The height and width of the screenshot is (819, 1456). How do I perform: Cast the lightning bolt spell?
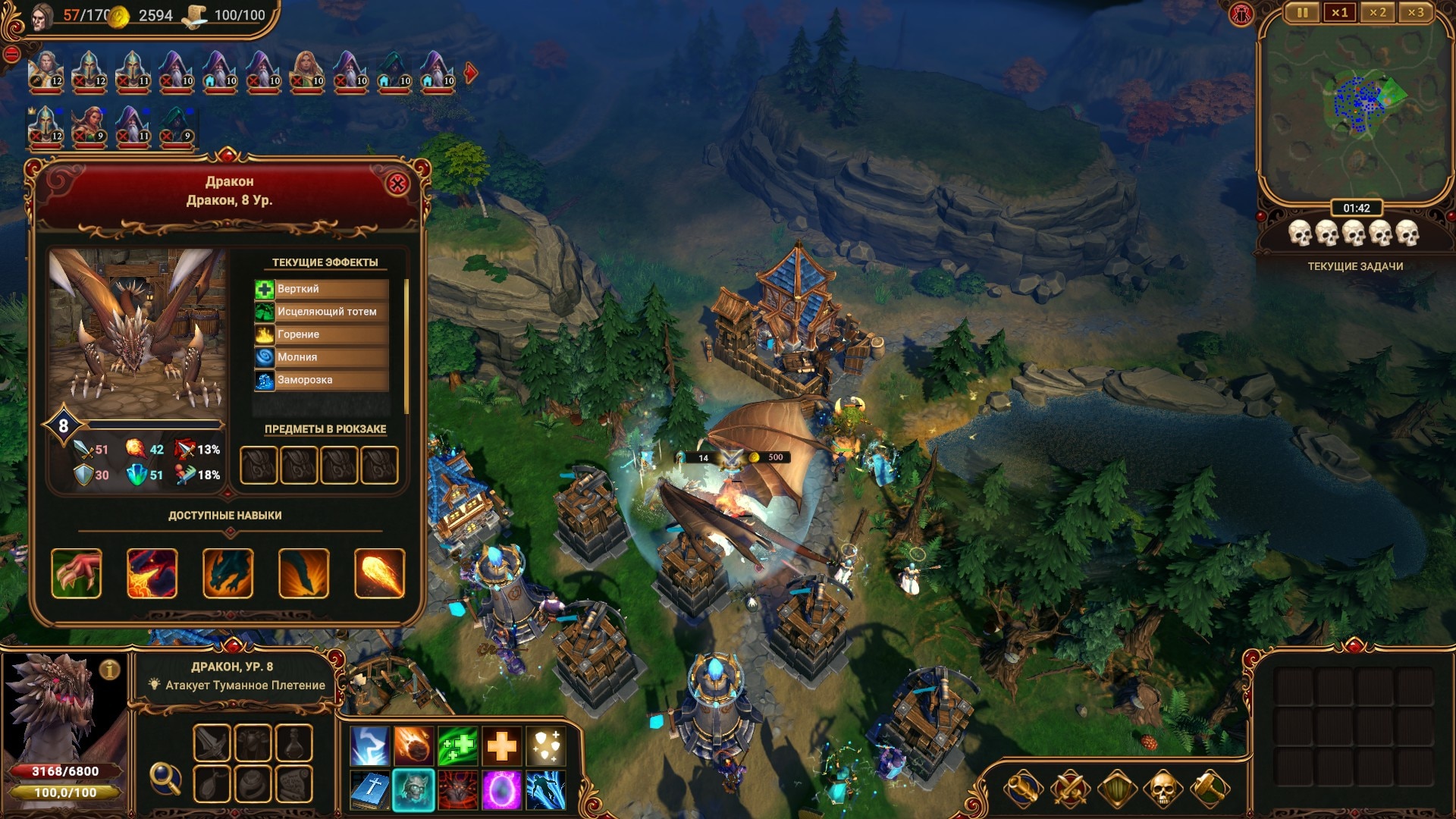point(370,746)
